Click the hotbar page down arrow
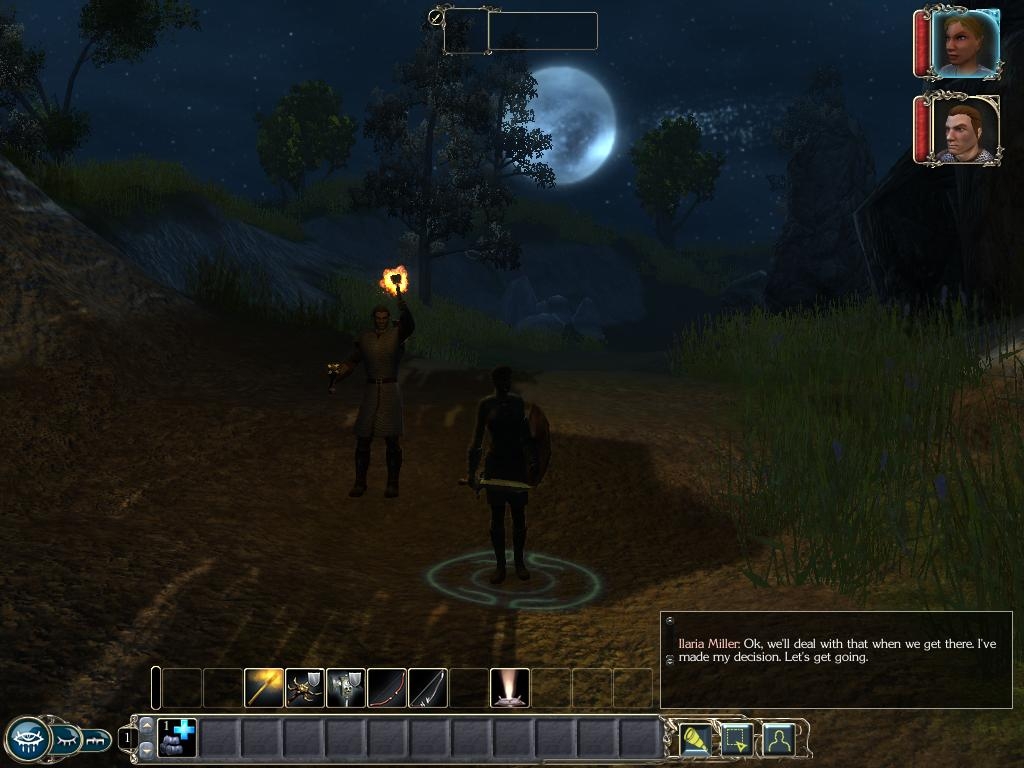The image size is (1024, 768). (147, 749)
